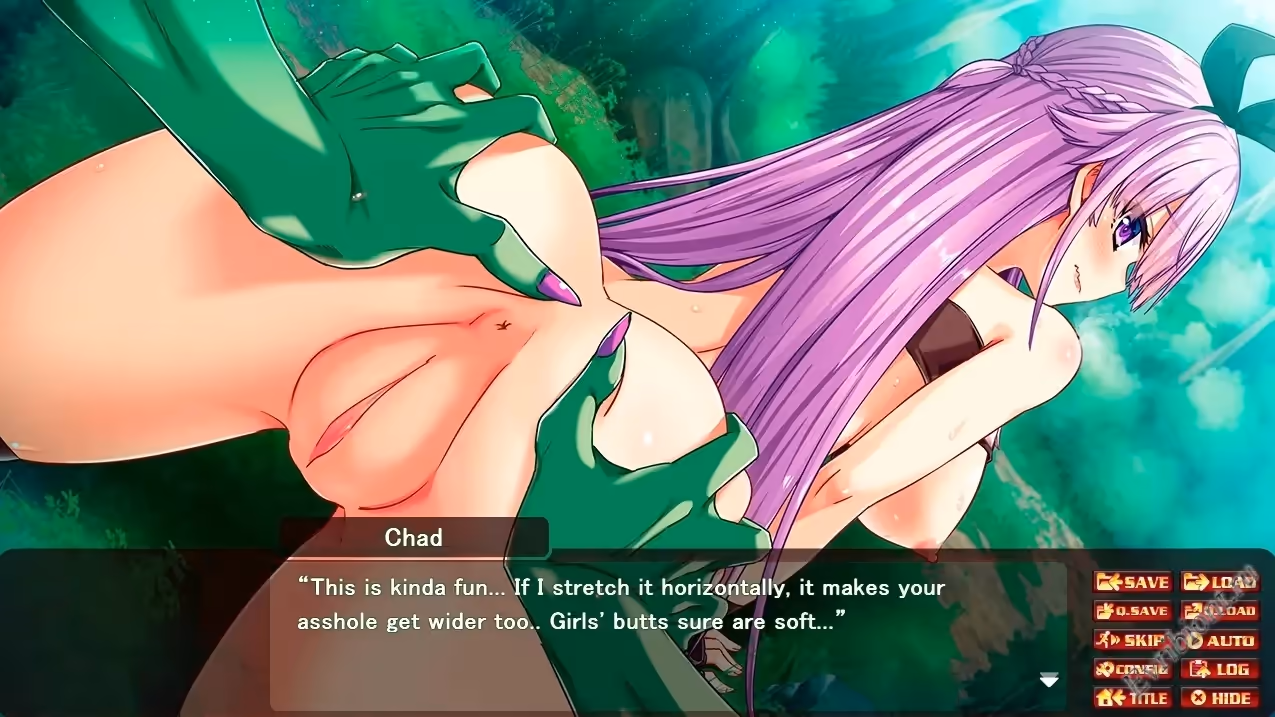1275x717 pixels.
Task: Hide the dialogue window
Action: [x=1218, y=698]
